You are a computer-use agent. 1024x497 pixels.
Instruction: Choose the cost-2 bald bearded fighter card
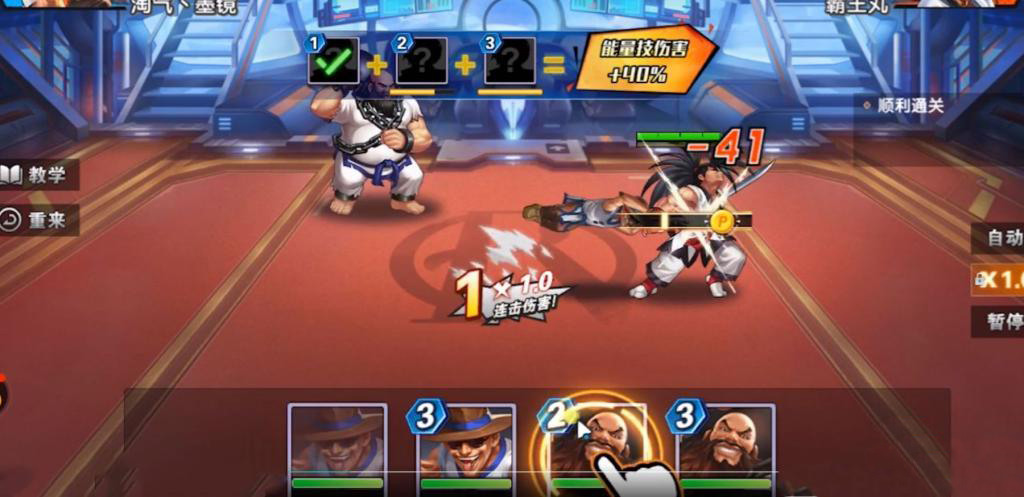tap(598, 445)
